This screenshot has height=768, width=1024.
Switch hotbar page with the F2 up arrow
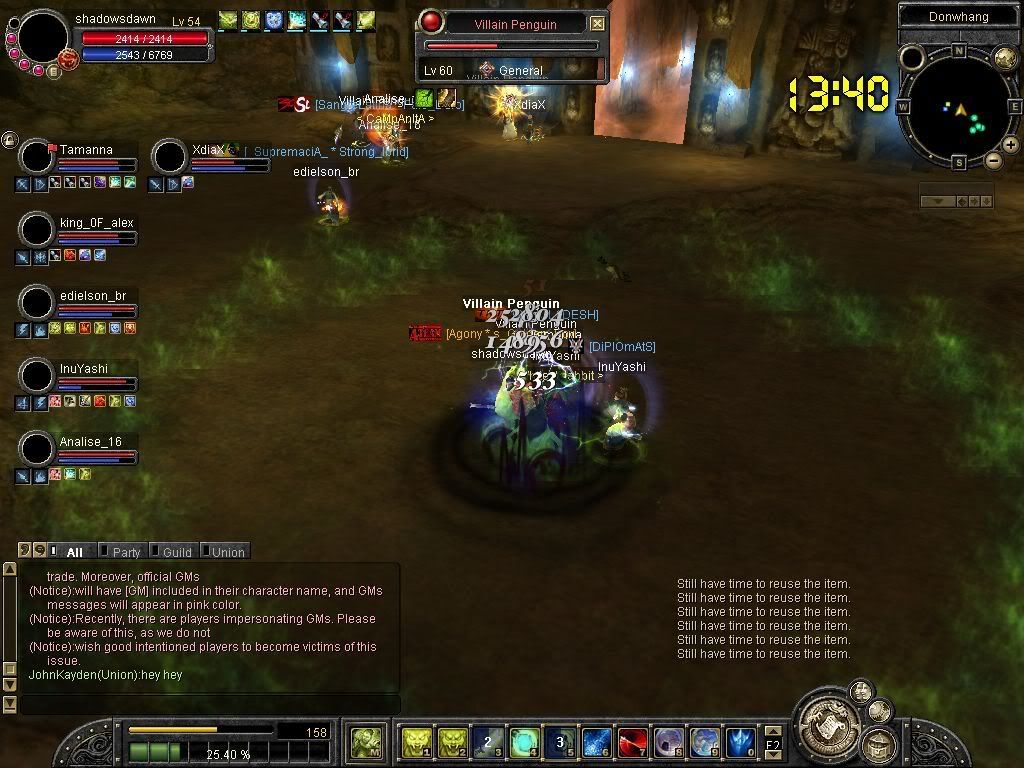(773, 733)
